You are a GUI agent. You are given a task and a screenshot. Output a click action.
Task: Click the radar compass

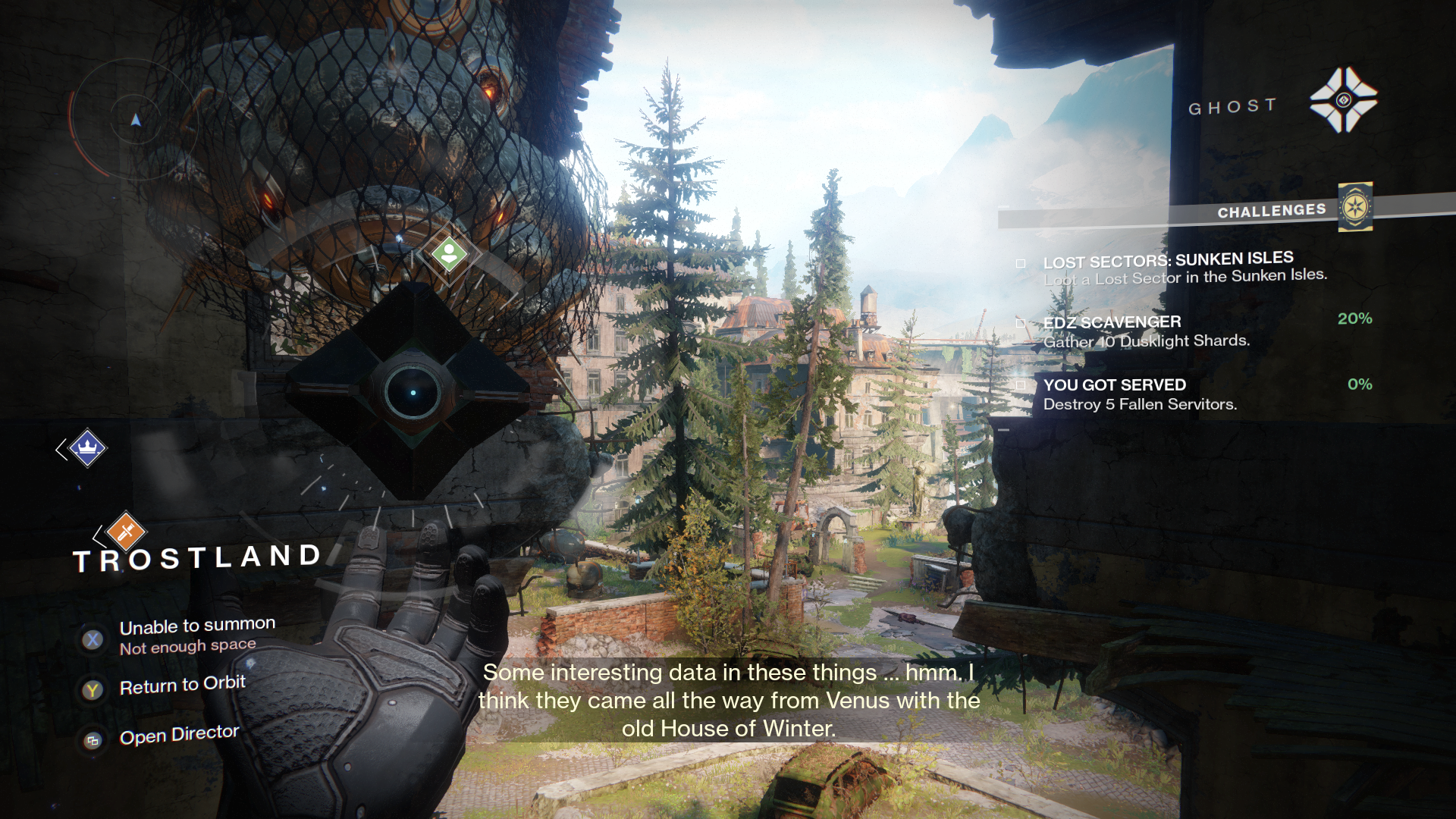pyautogui.click(x=135, y=119)
